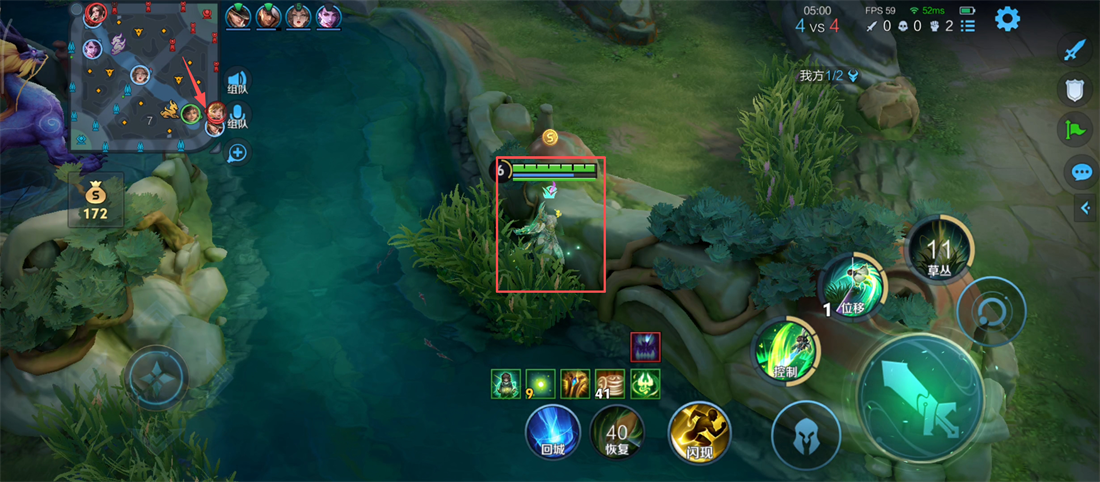Use the 恢复 heal spell

coord(617,432)
